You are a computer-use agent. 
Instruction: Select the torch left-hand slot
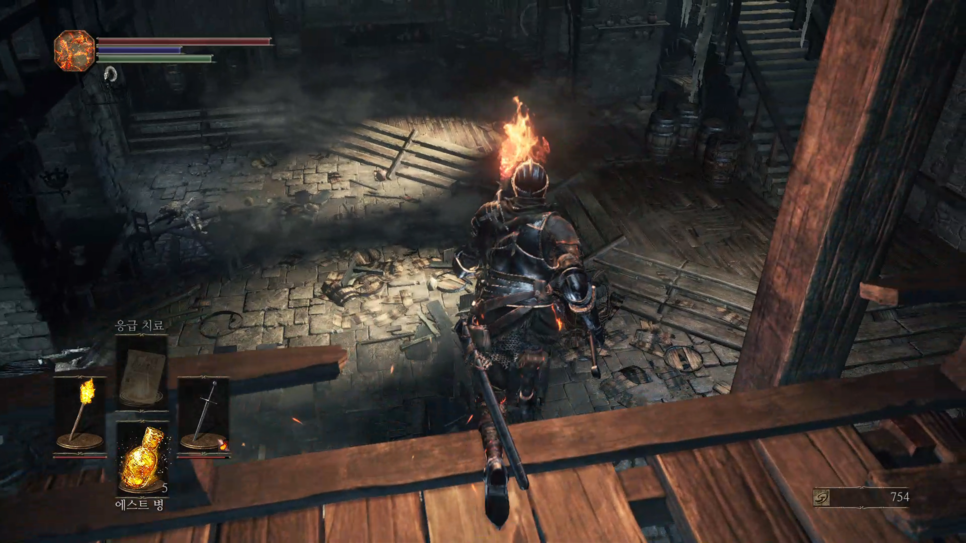pos(79,414)
